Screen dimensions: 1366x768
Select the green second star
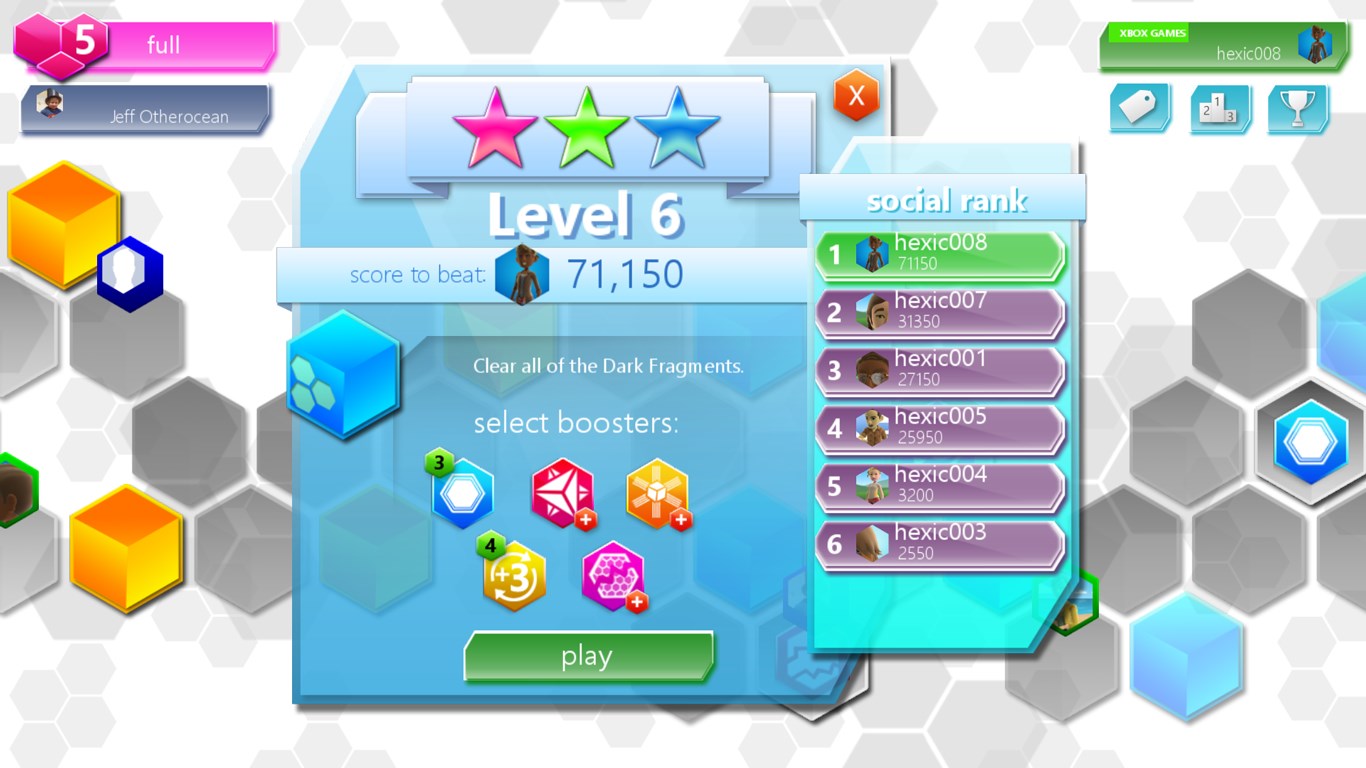point(588,125)
